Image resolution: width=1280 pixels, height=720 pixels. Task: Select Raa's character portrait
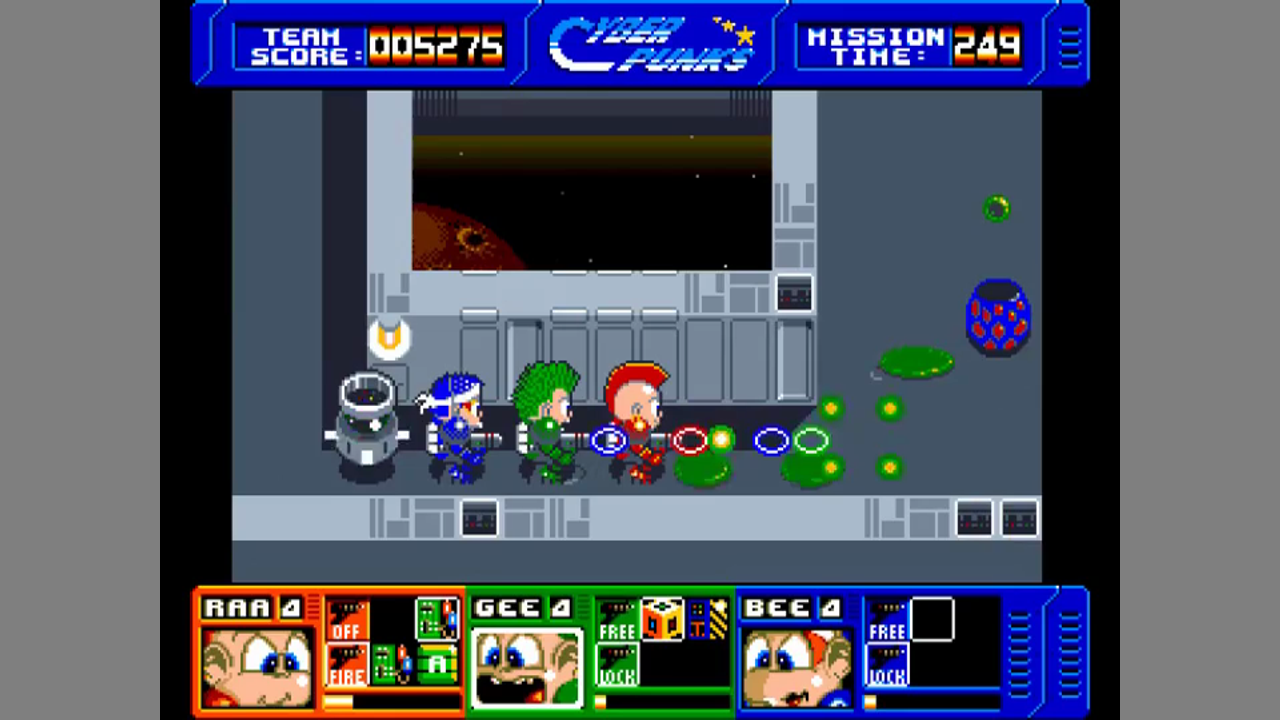click(257, 667)
